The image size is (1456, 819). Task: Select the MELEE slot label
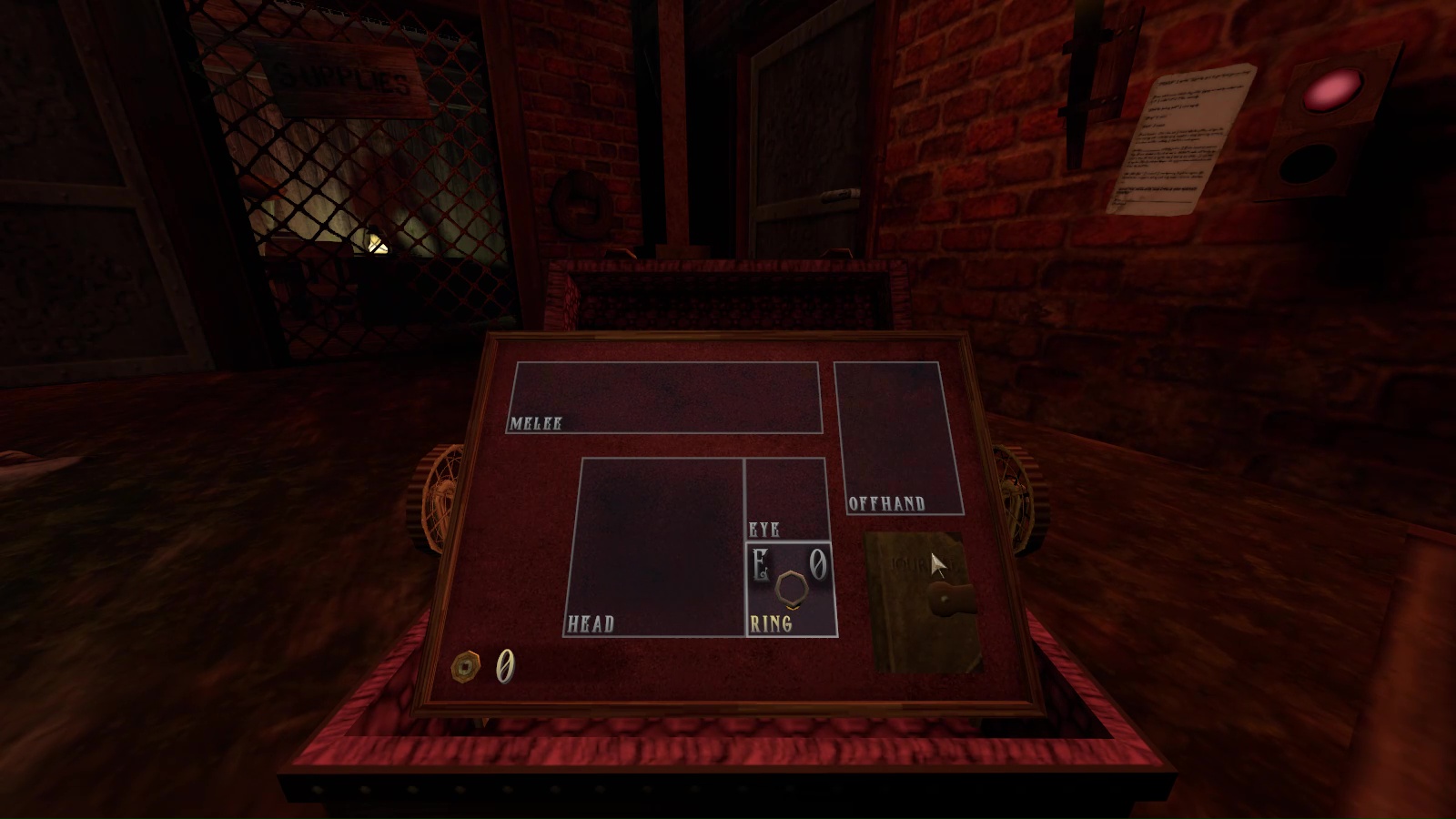click(535, 421)
